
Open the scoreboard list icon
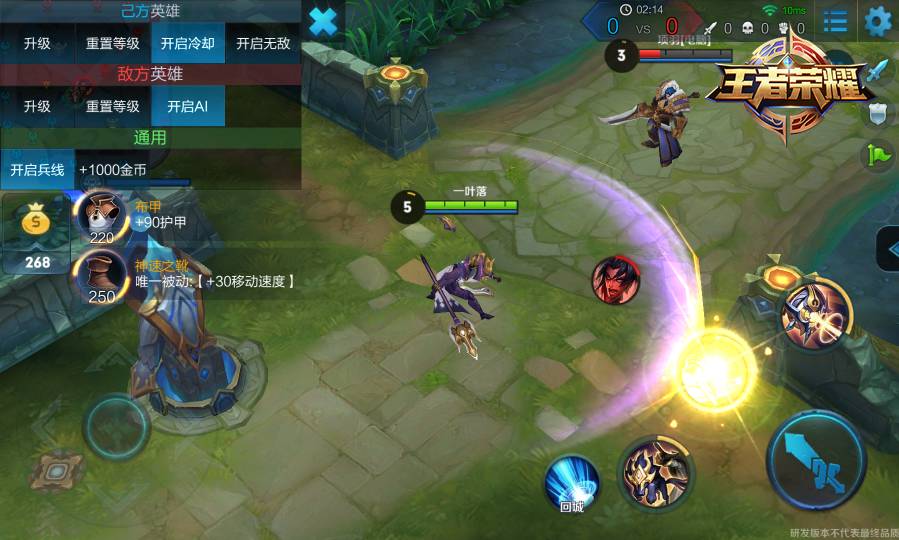(835, 21)
